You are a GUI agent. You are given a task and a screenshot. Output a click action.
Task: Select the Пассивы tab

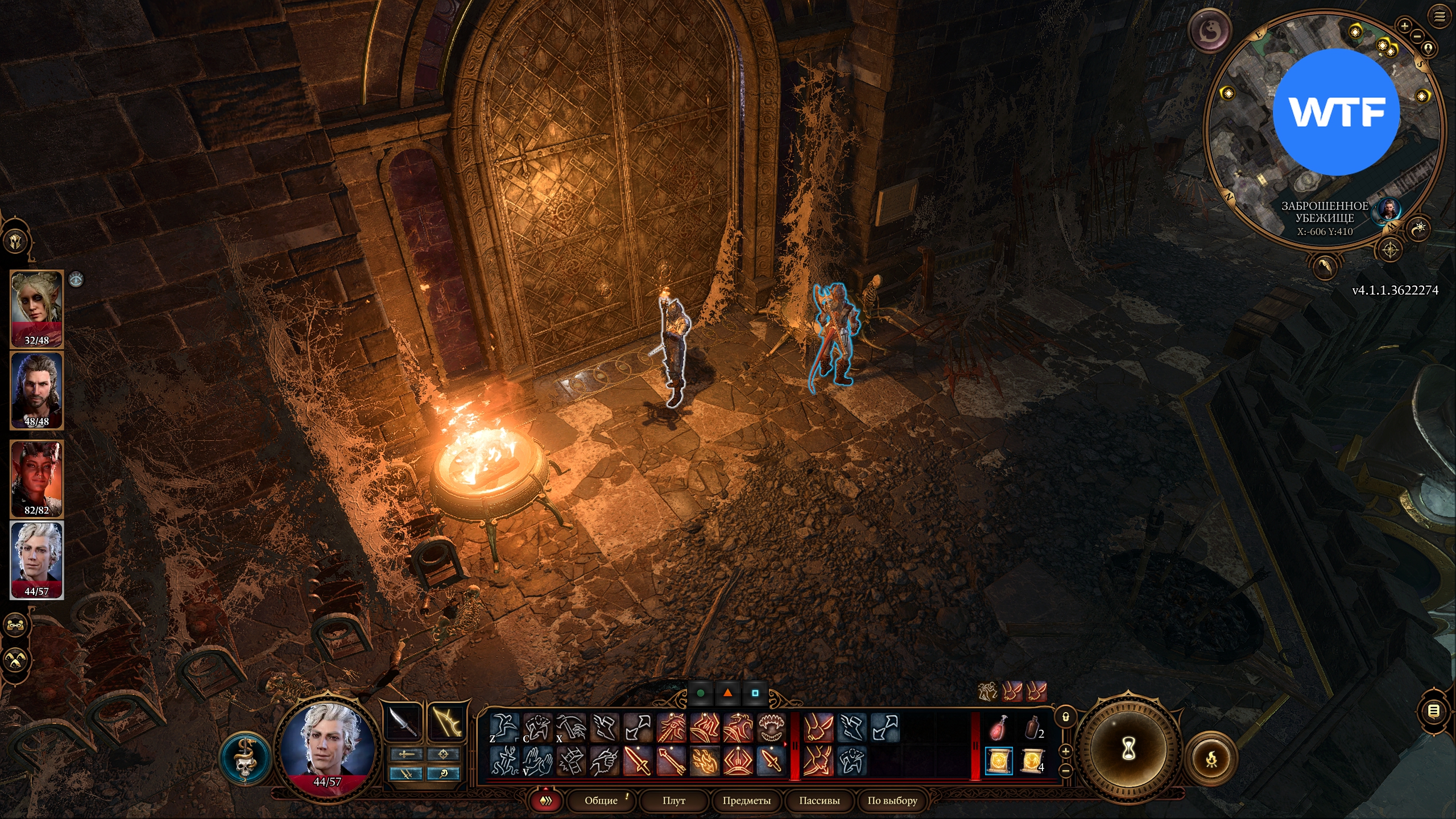click(819, 800)
